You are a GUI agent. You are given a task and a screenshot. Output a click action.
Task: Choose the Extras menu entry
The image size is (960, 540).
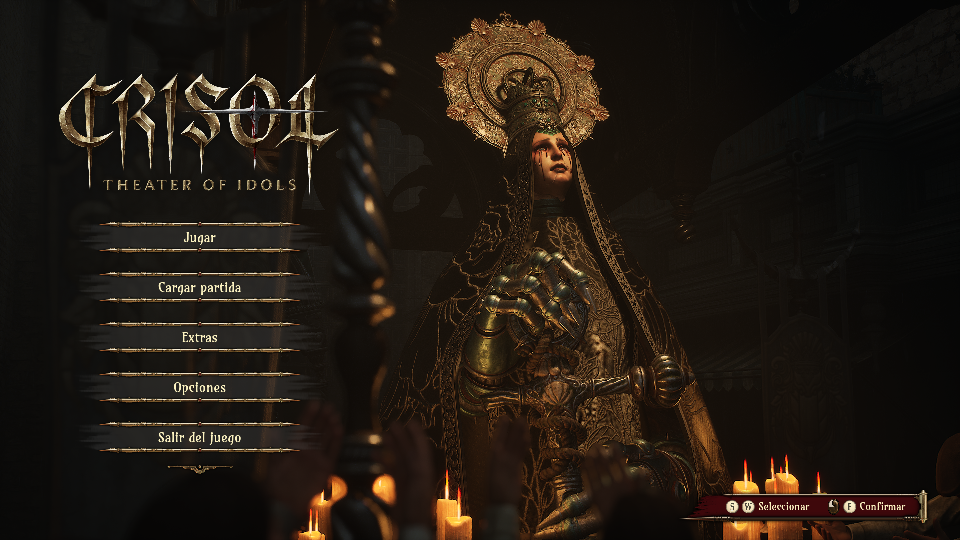[200, 338]
